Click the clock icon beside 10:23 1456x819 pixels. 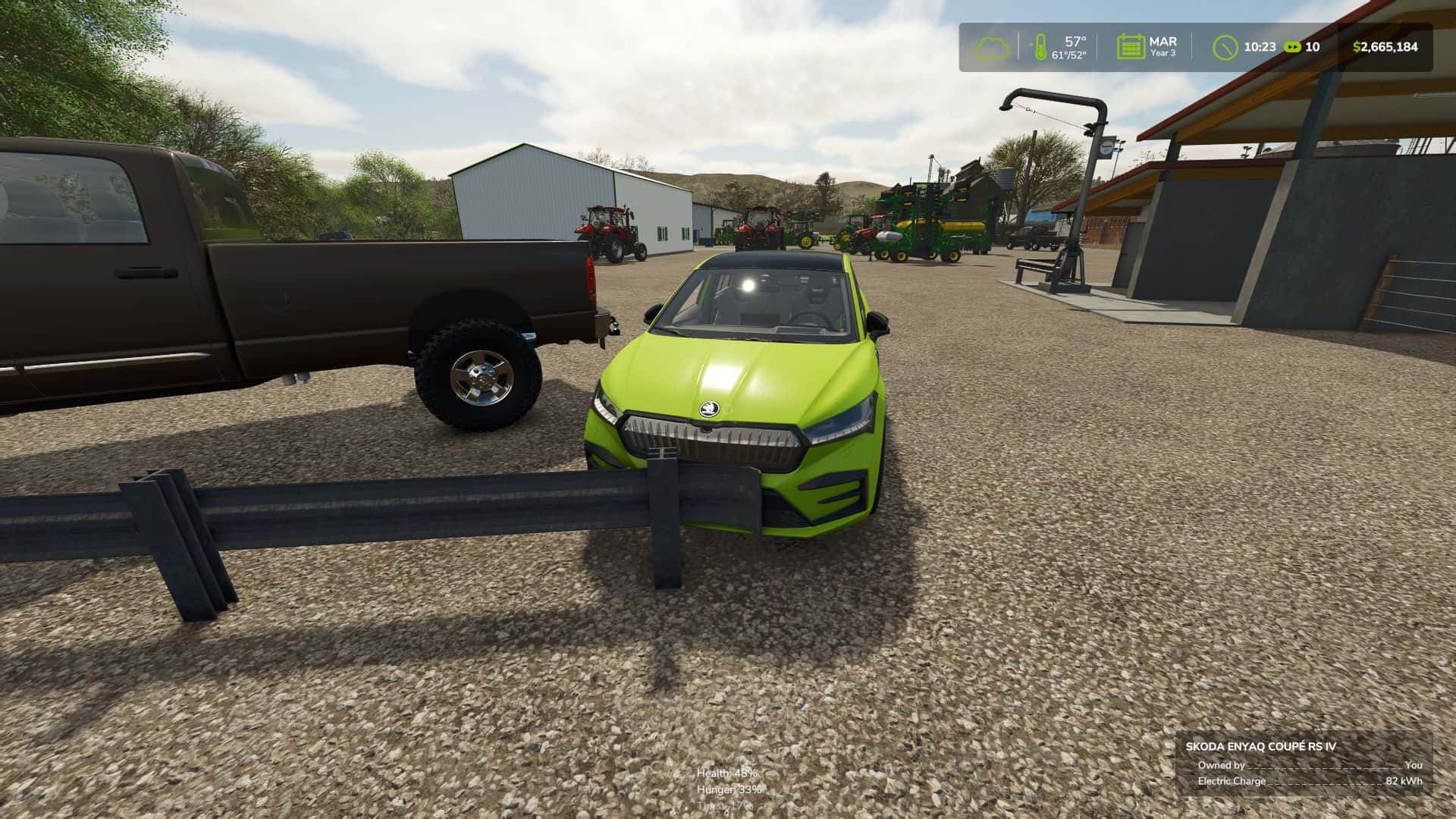1225,47
